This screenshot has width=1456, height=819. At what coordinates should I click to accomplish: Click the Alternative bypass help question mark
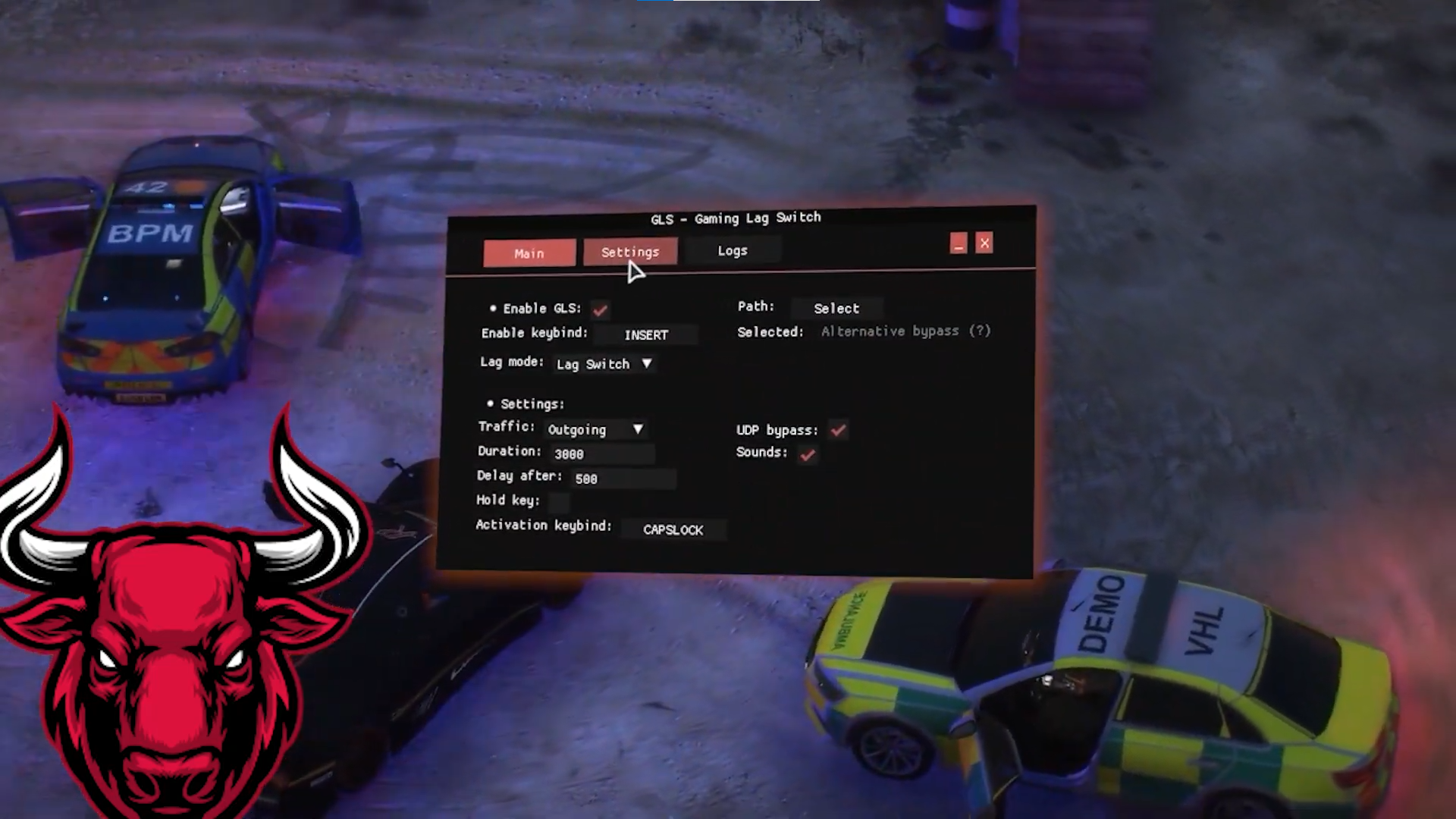[x=981, y=331]
